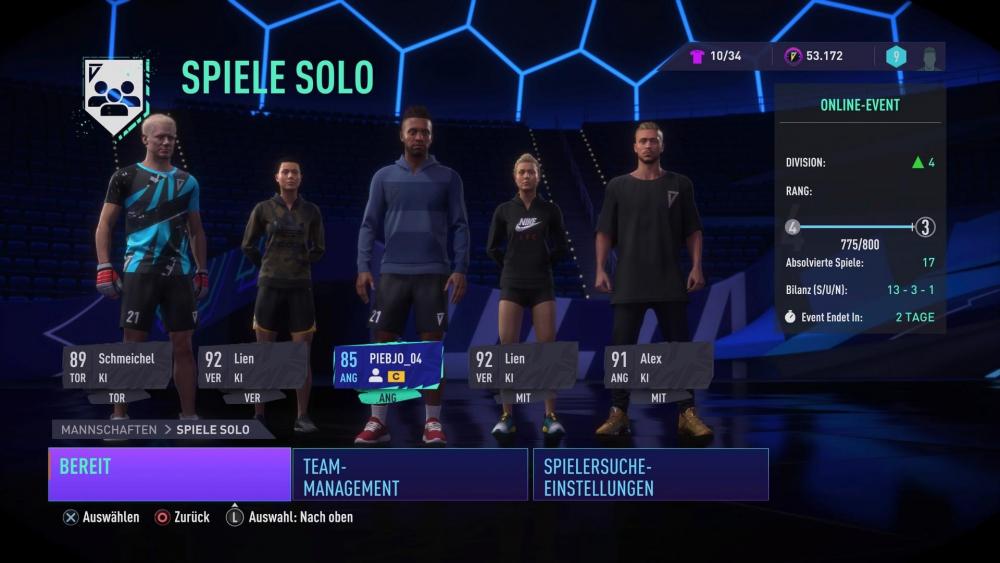Viewport: 1000px width, 563px height.
Task: Click the profile avatar icon
Action: (929, 57)
